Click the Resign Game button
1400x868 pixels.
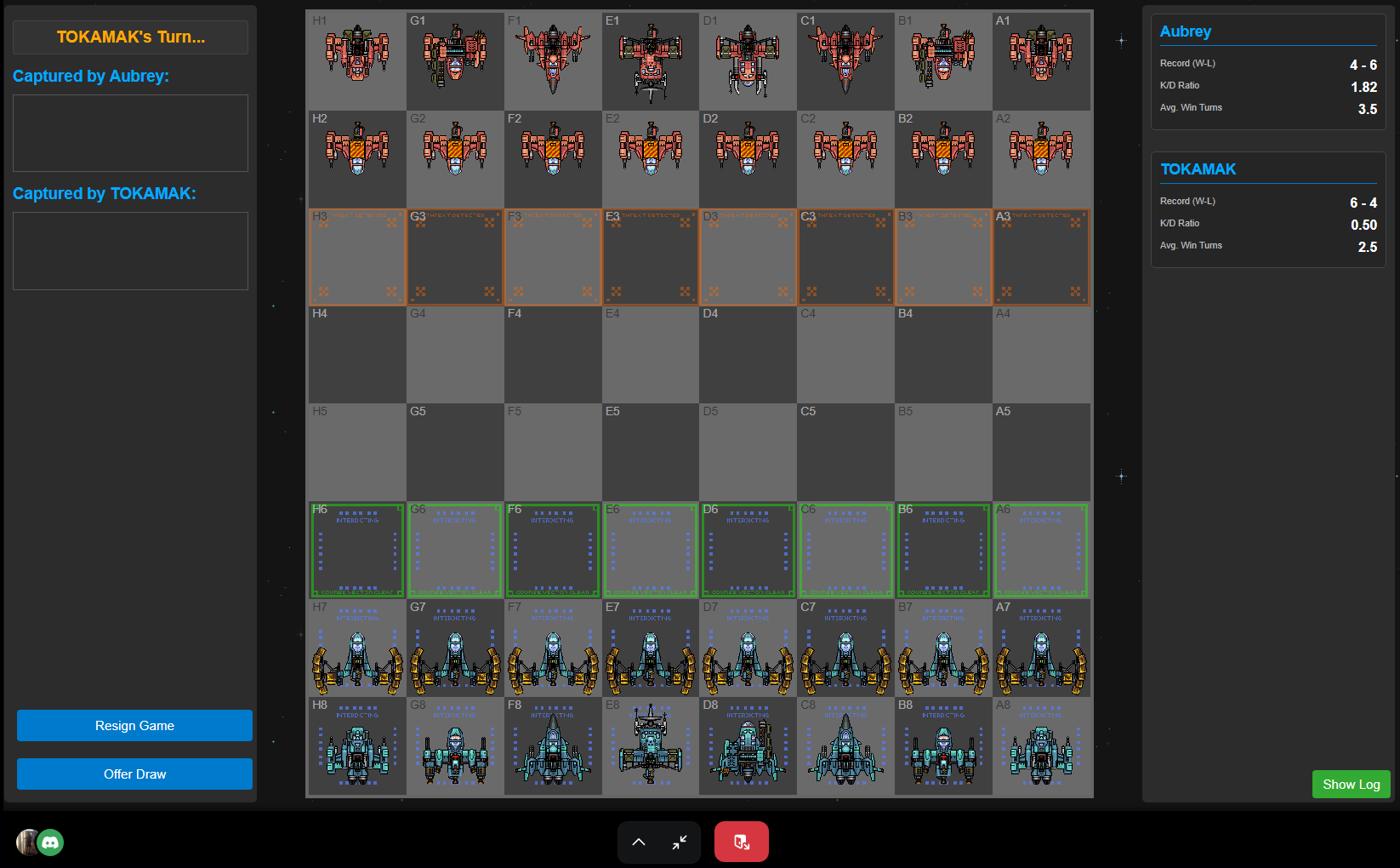[134, 725]
